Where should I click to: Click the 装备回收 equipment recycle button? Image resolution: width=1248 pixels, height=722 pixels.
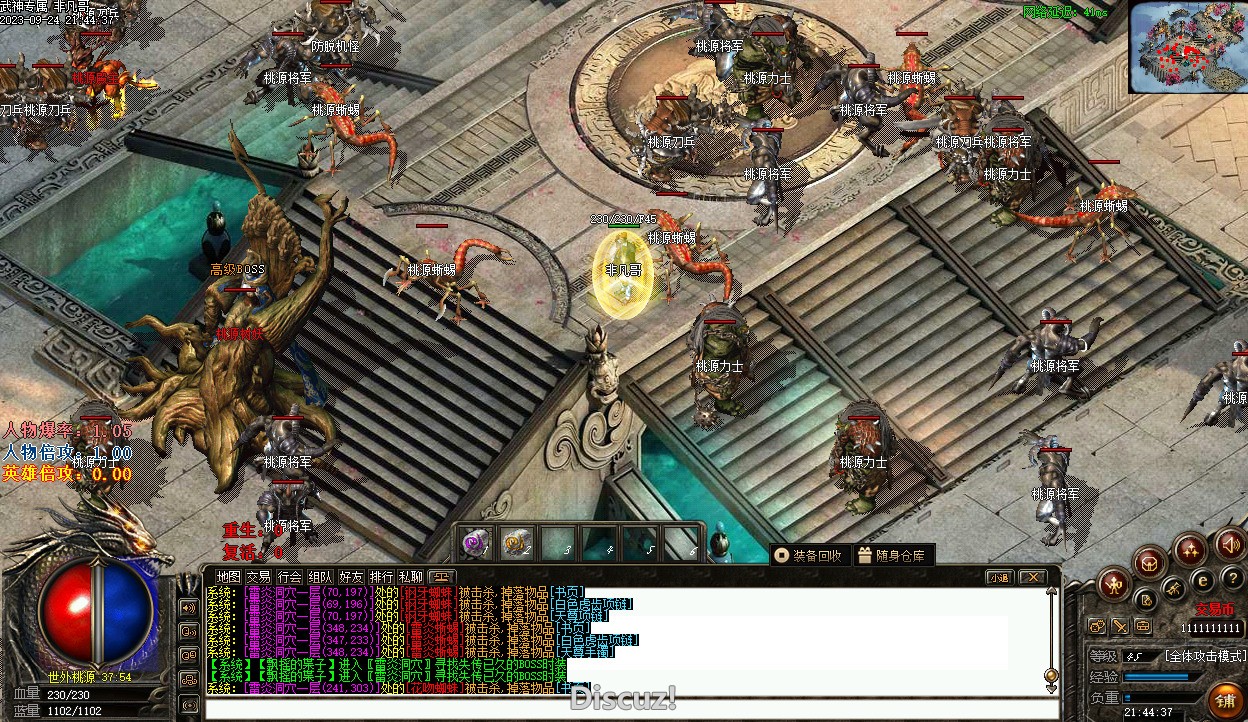pyautogui.click(x=810, y=555)
